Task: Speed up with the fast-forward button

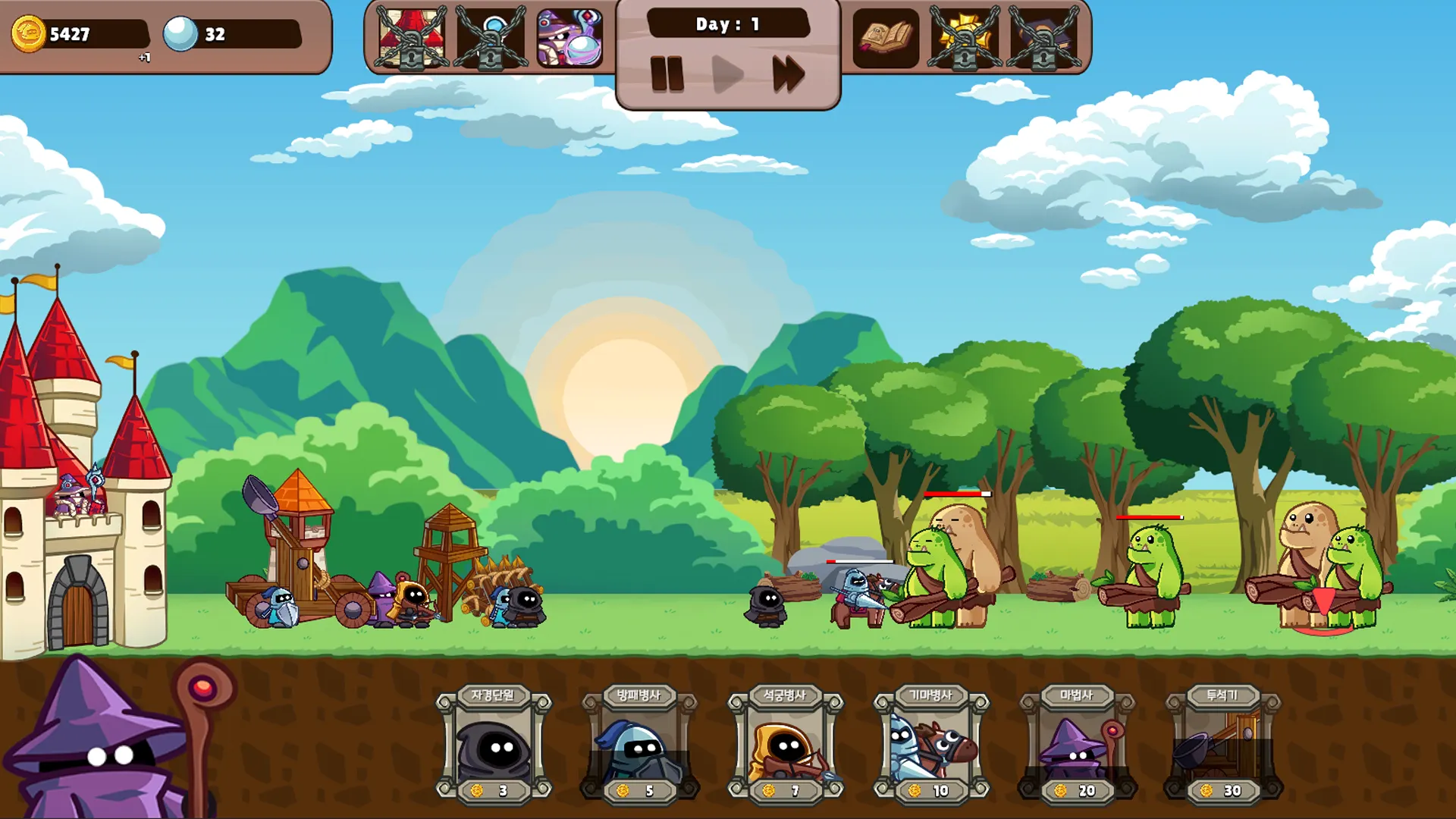Action: (789, 74)
